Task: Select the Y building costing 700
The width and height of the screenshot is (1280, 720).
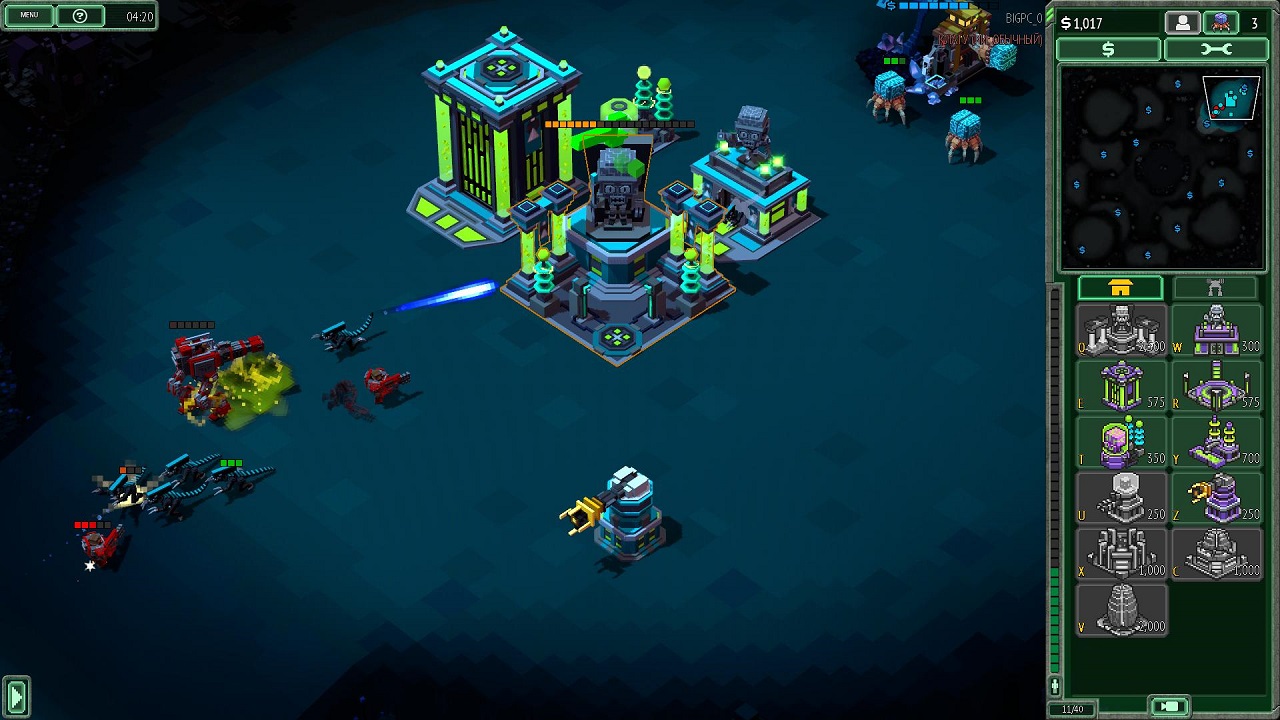Action: (1215, 442)
